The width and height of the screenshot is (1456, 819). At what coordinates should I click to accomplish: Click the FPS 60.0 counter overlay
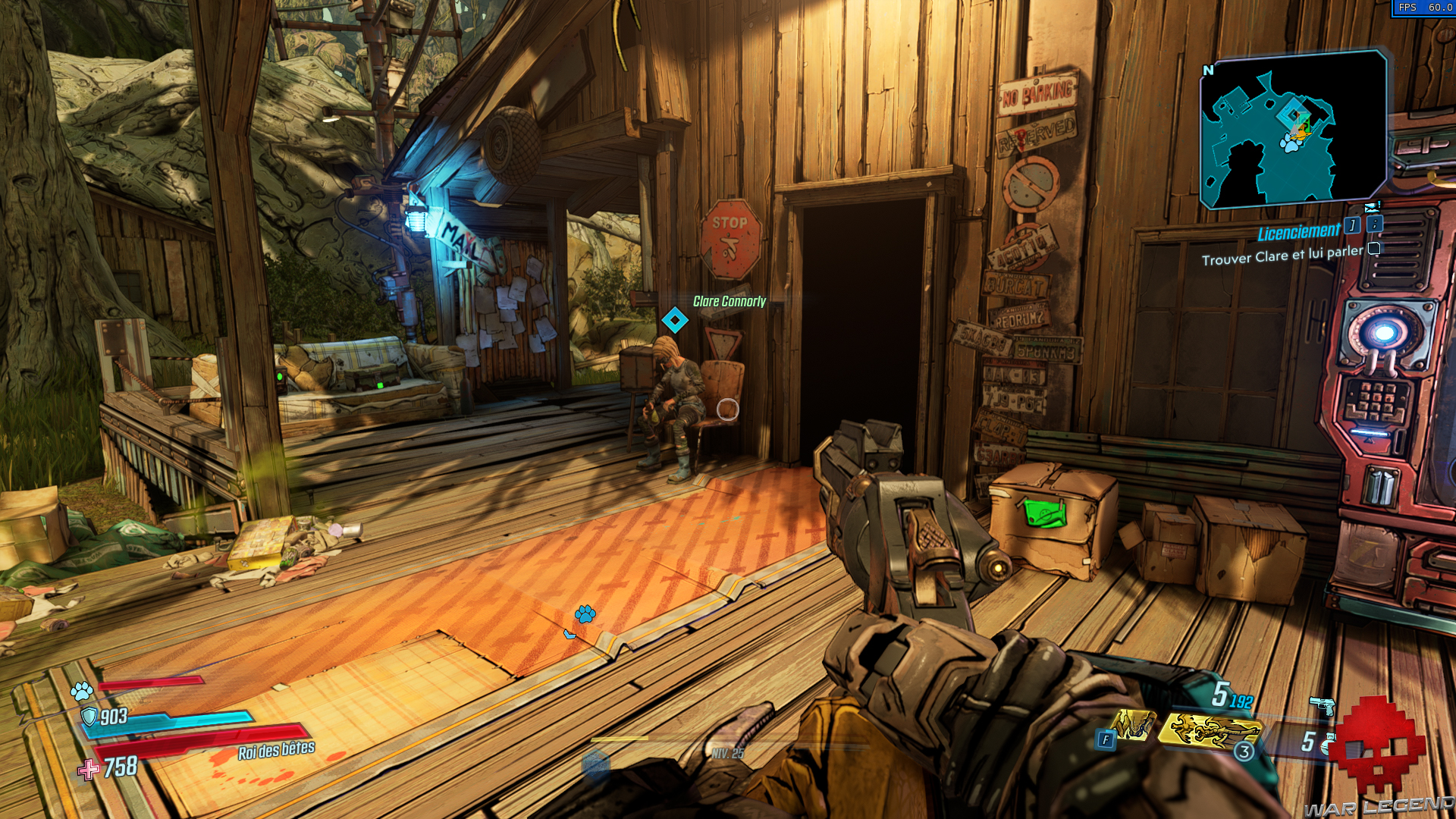tap(1426, 8)
